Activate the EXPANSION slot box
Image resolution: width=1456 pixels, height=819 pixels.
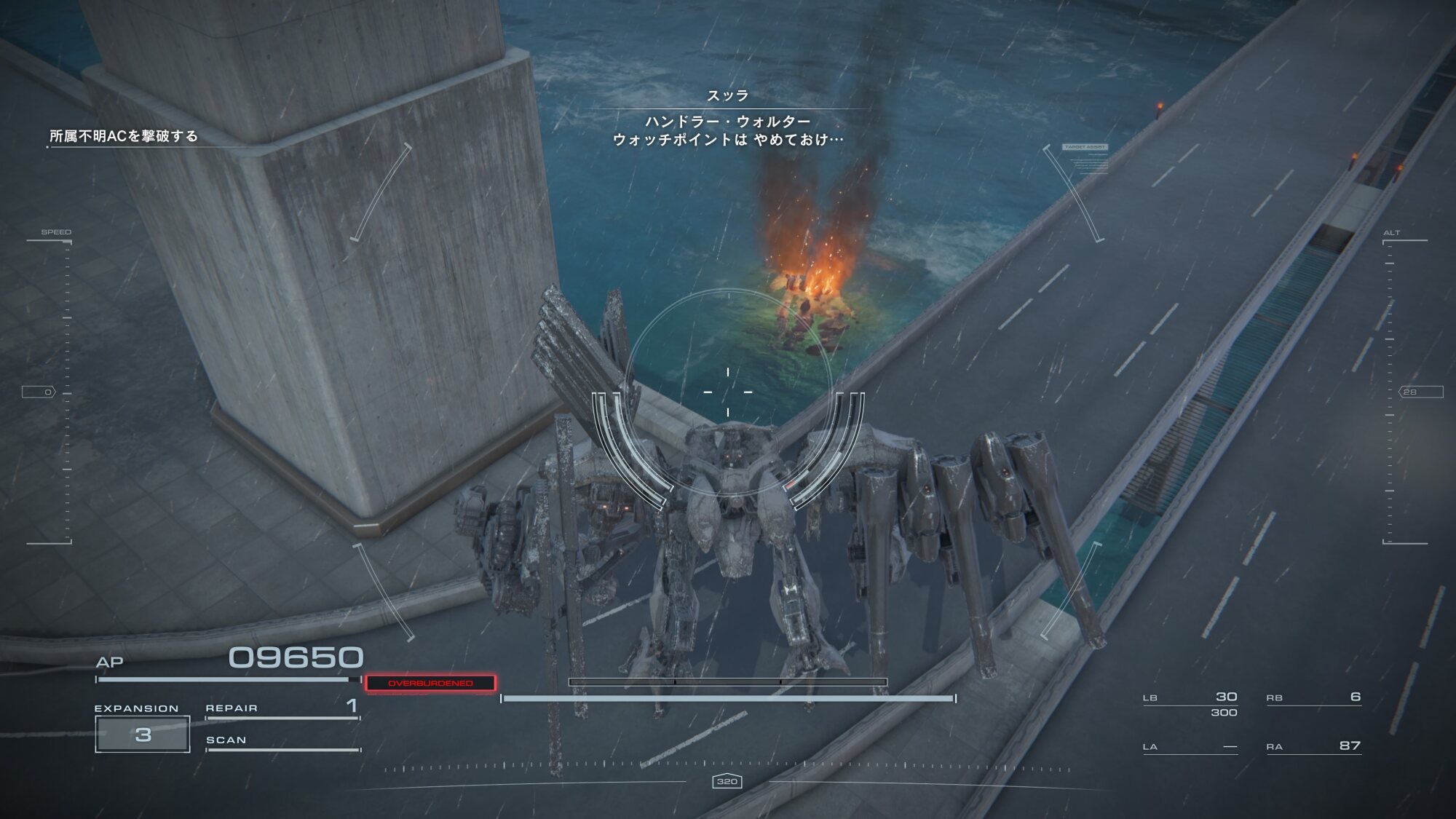pos(143,734)
